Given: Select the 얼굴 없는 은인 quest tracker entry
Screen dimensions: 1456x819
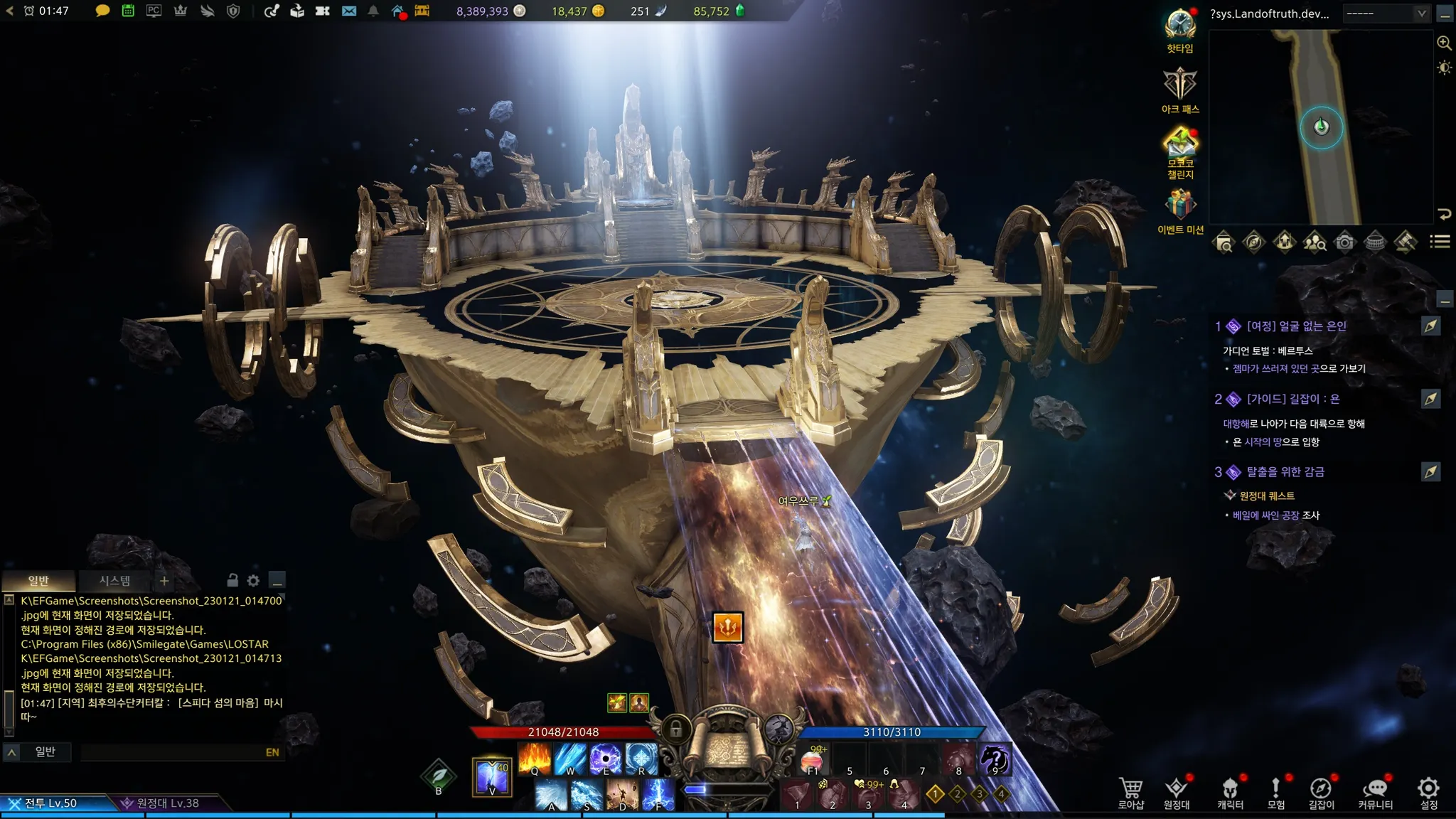Looking at the screenshot, I should (1296, 326).
